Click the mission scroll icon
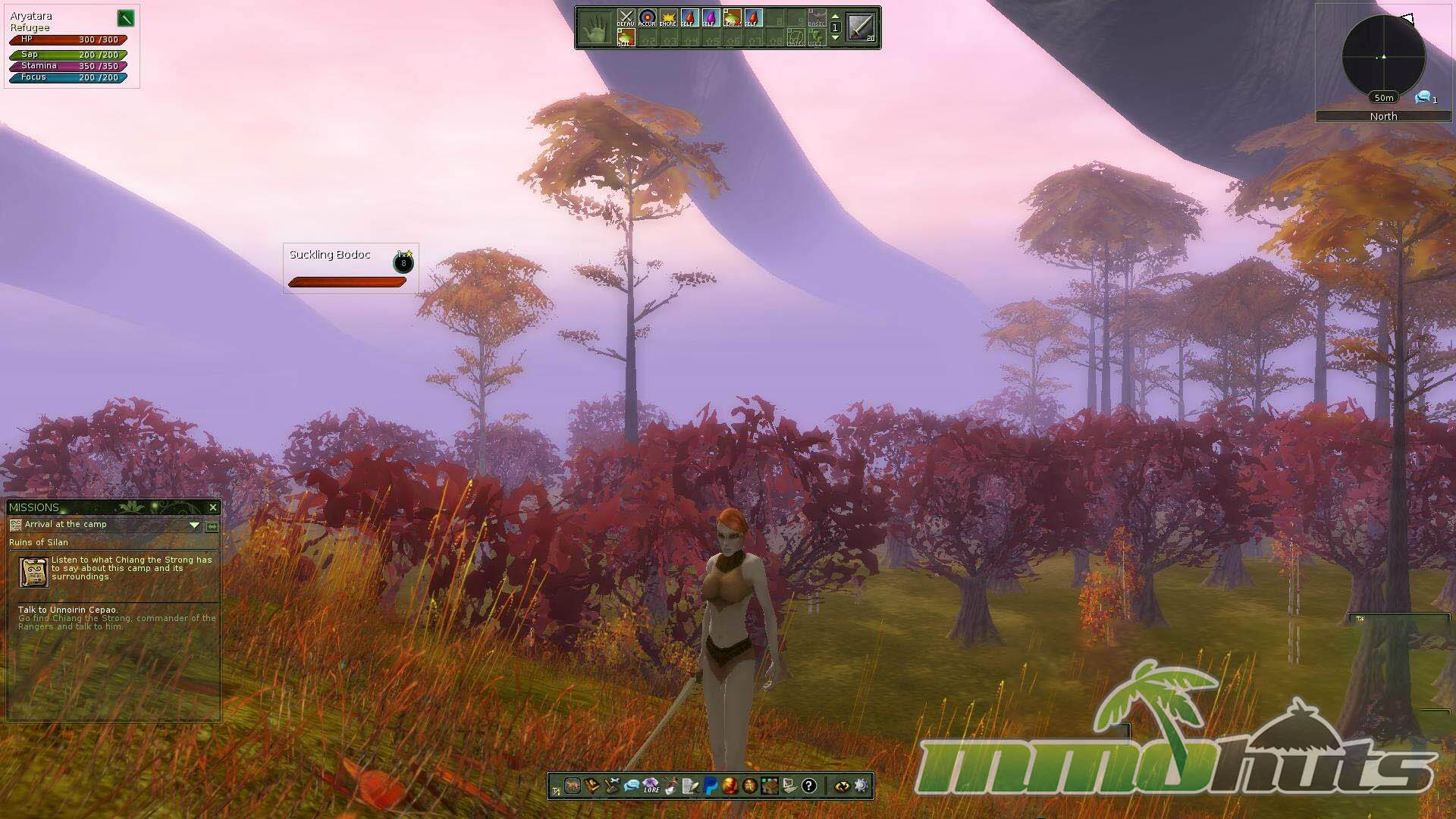The height and width of the screenshot is (819, 1456). coord(33,572)
